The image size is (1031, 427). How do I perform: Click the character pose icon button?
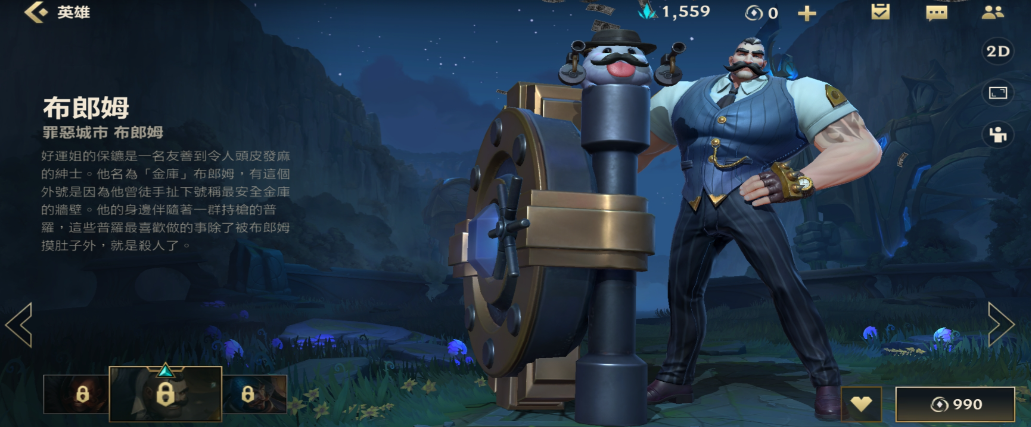pos(997,135)
